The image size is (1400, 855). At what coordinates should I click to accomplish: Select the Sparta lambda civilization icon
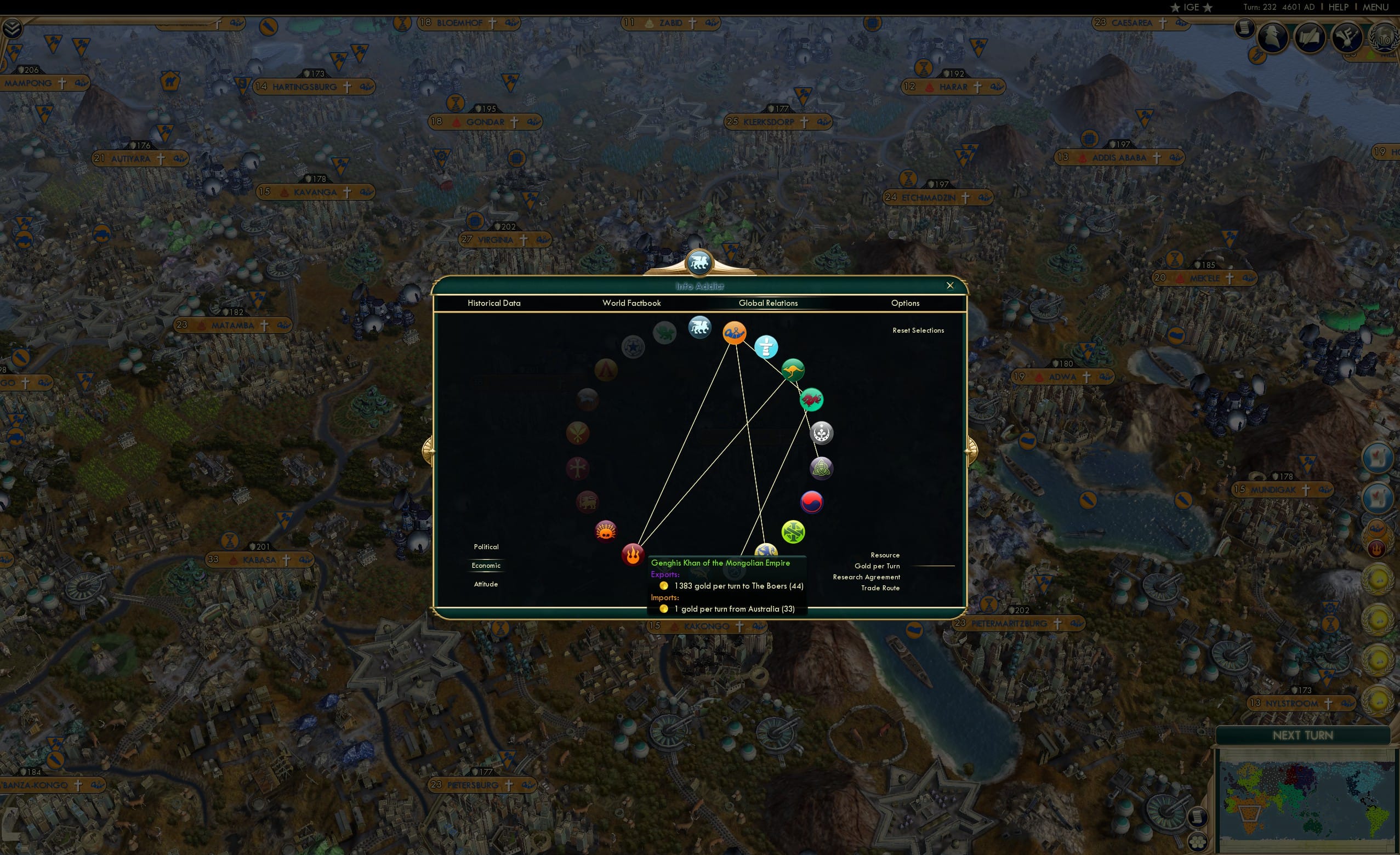coord(606,370)
